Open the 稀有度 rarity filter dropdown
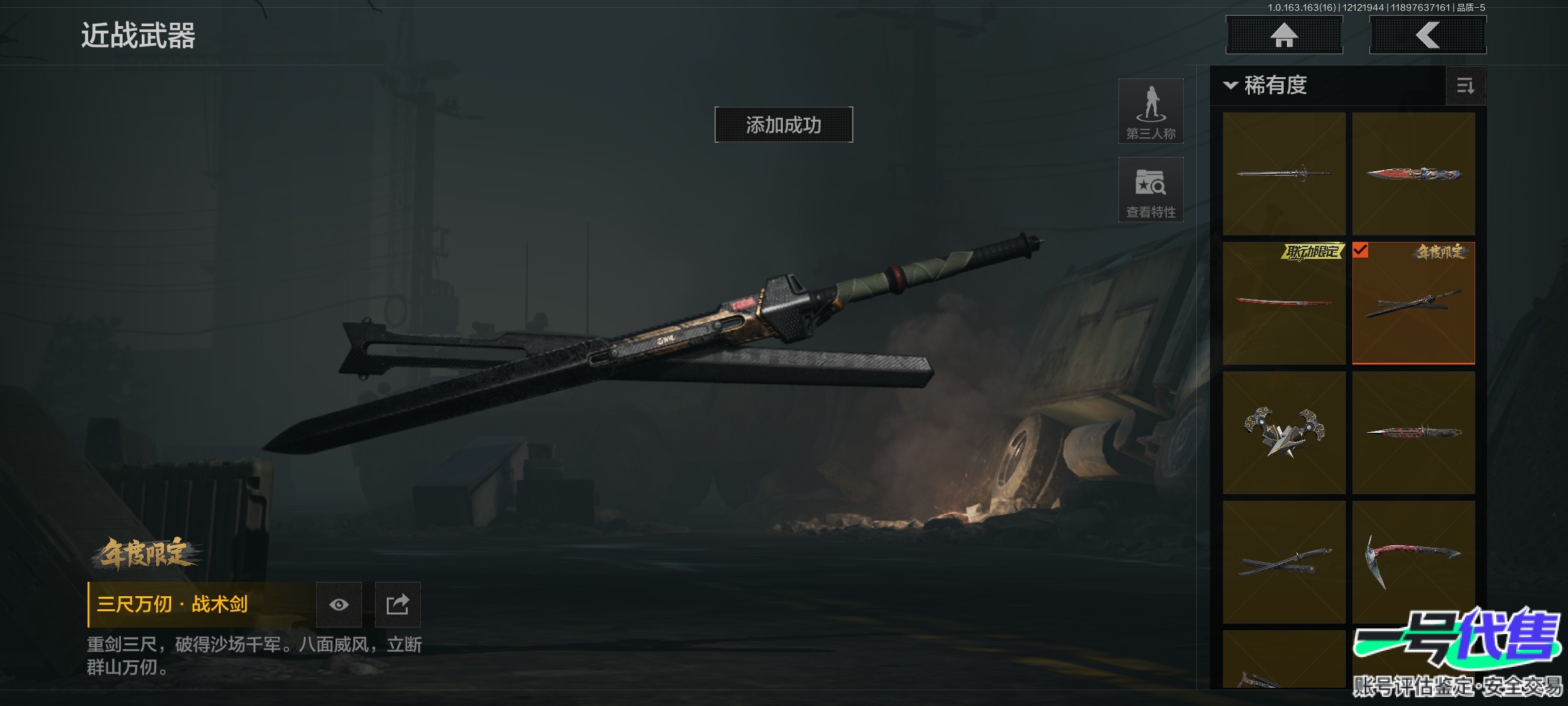1568x706 pixels. point(1267,86)
